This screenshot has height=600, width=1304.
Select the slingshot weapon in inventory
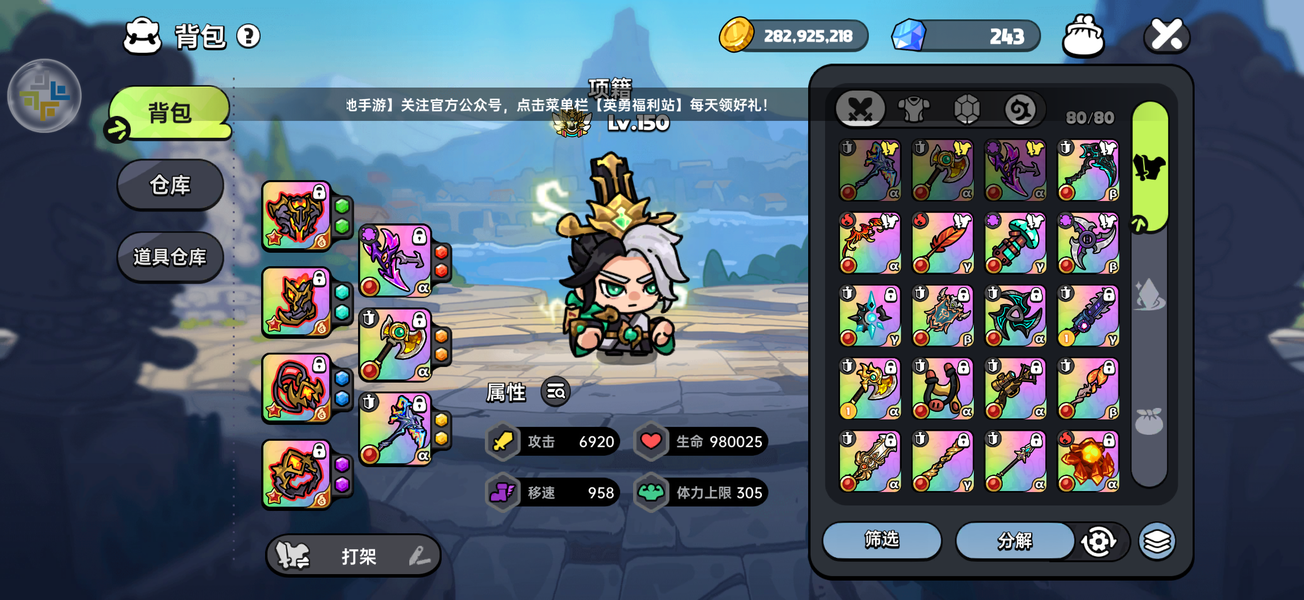tap(942, 389)
